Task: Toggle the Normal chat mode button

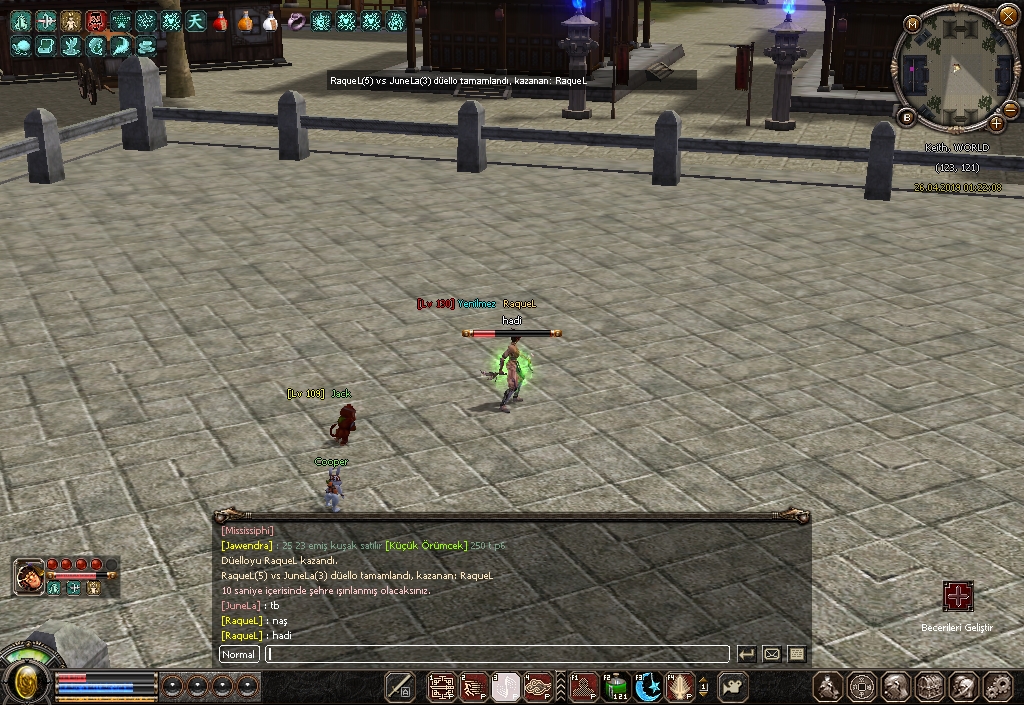Action: point(239,654)
